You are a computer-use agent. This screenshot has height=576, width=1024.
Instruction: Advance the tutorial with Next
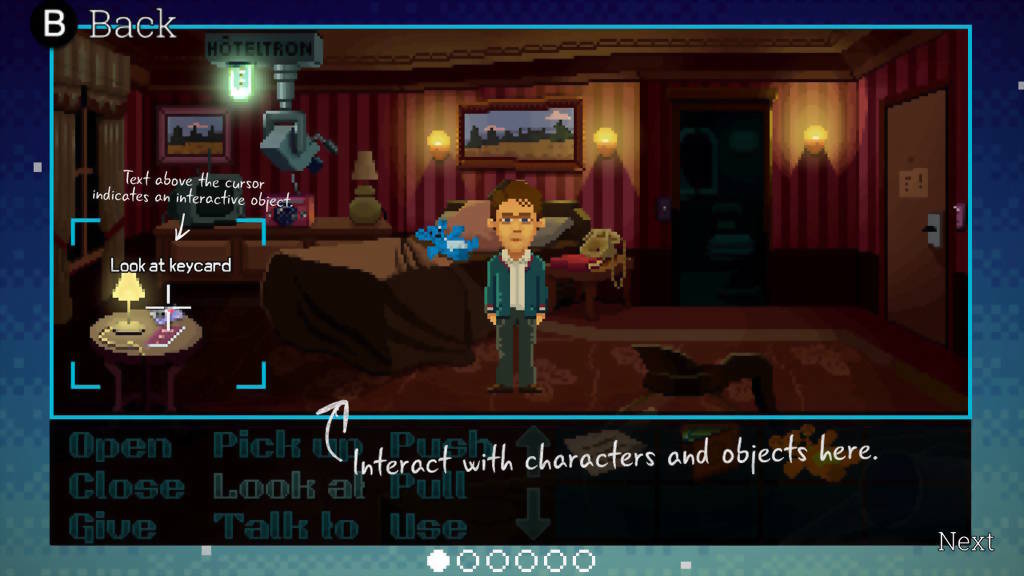pos(965,541)
